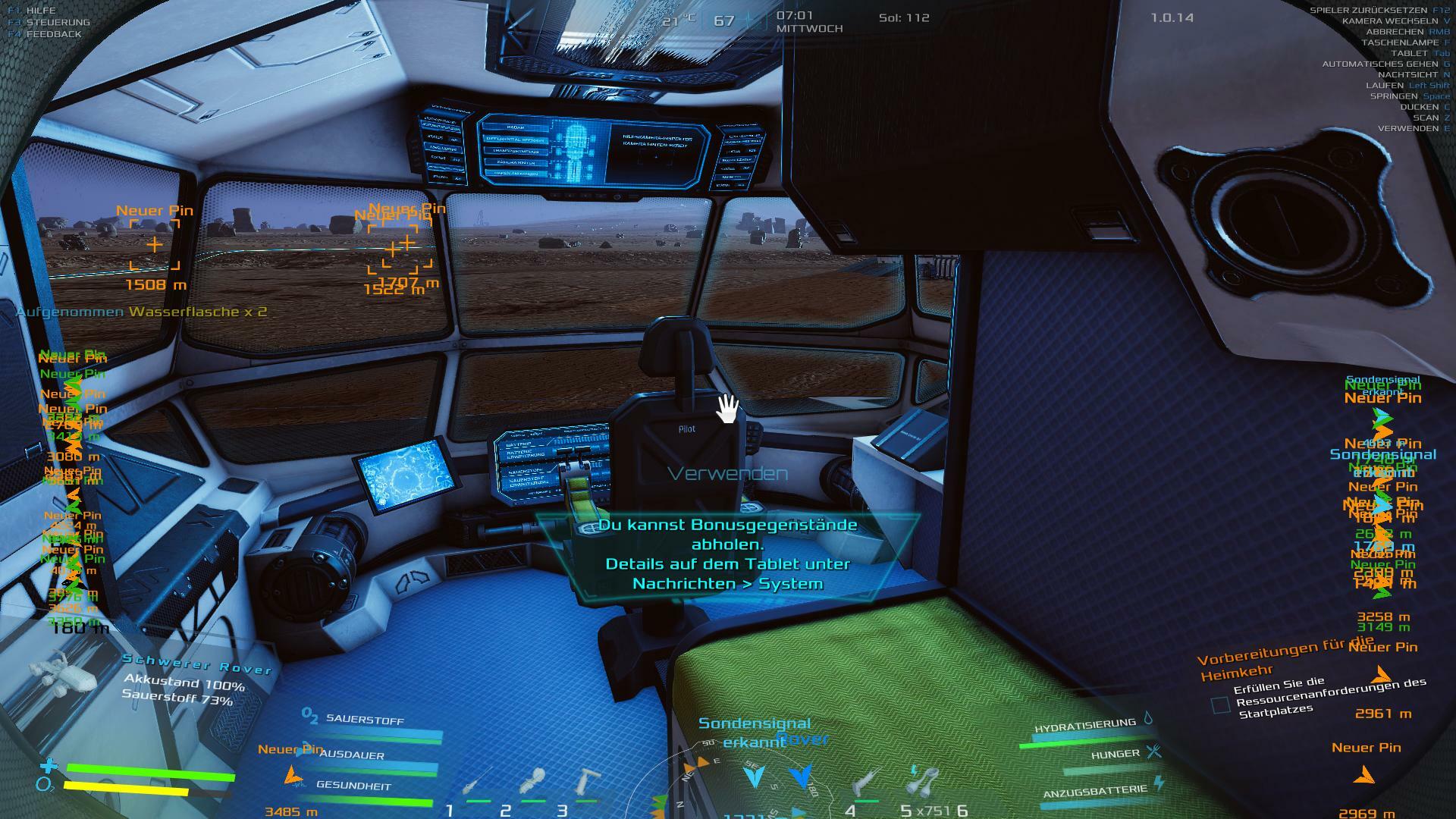
Task: Tick the Ressourcenanforderungen objective checkbox
Action: point(1220,705)
